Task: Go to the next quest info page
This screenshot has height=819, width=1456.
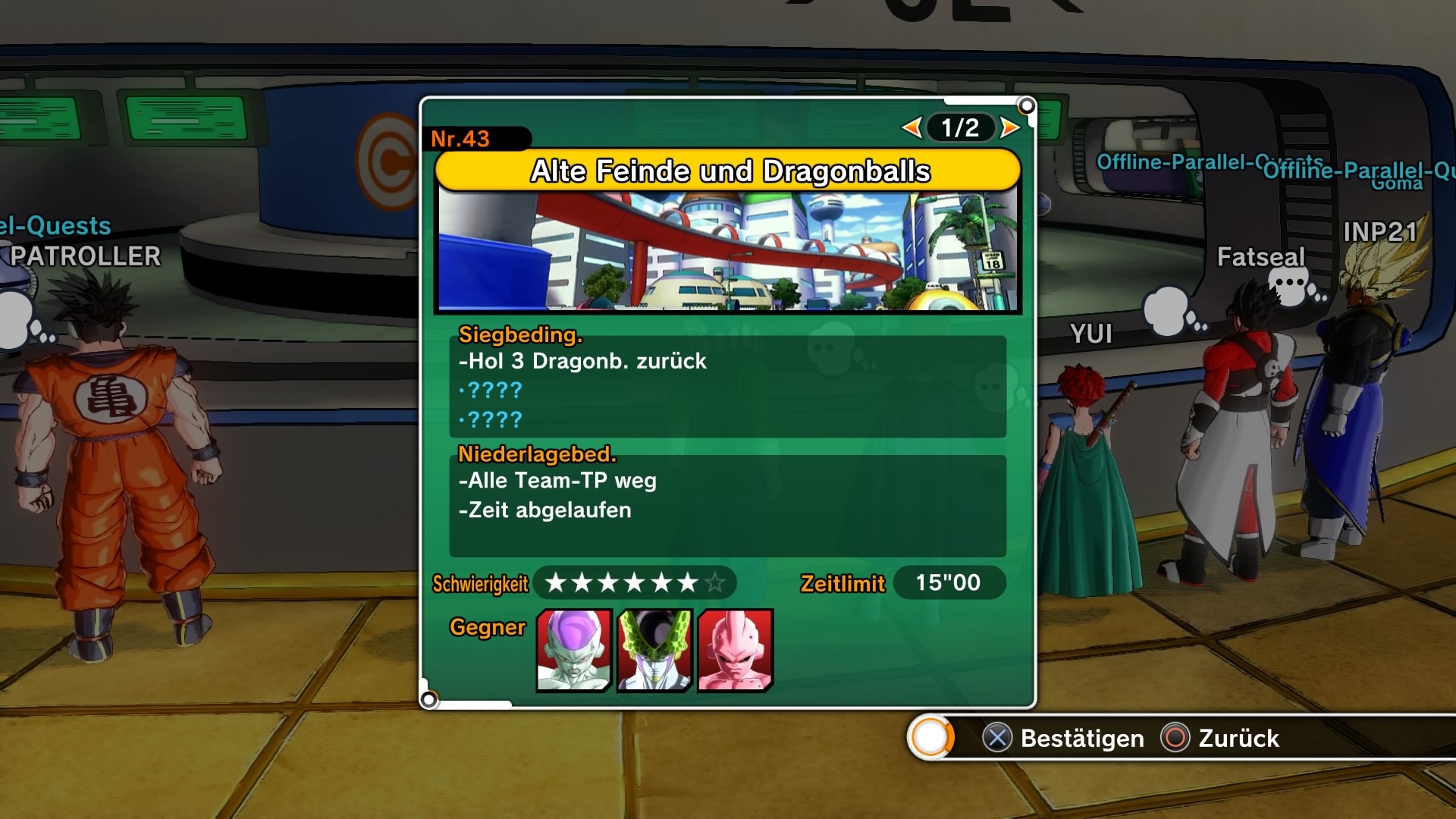Action: pyautogui.click(x=1009, y=127)
